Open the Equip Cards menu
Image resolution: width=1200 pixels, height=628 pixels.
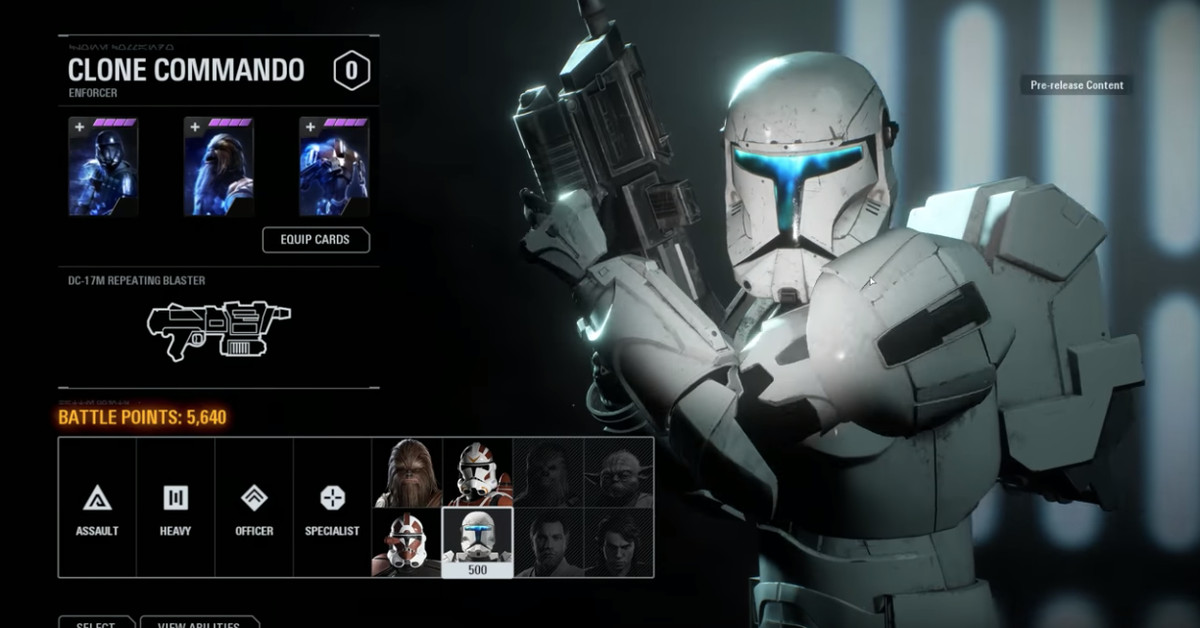(316, 240)
